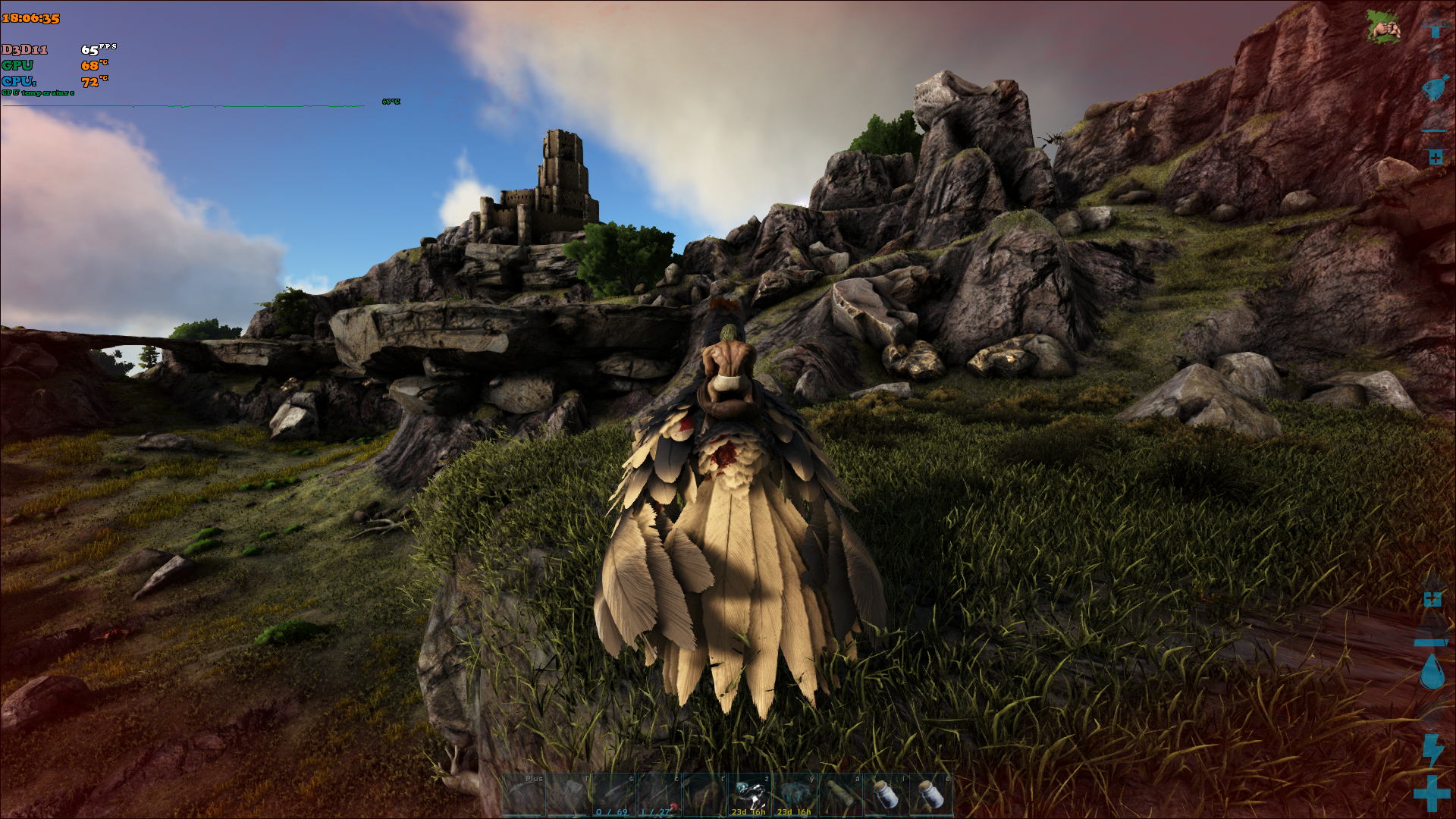The image size is (1456, 819).
Task: Use the white creature item in the hotbar
Action: click(x=750, y=795)
